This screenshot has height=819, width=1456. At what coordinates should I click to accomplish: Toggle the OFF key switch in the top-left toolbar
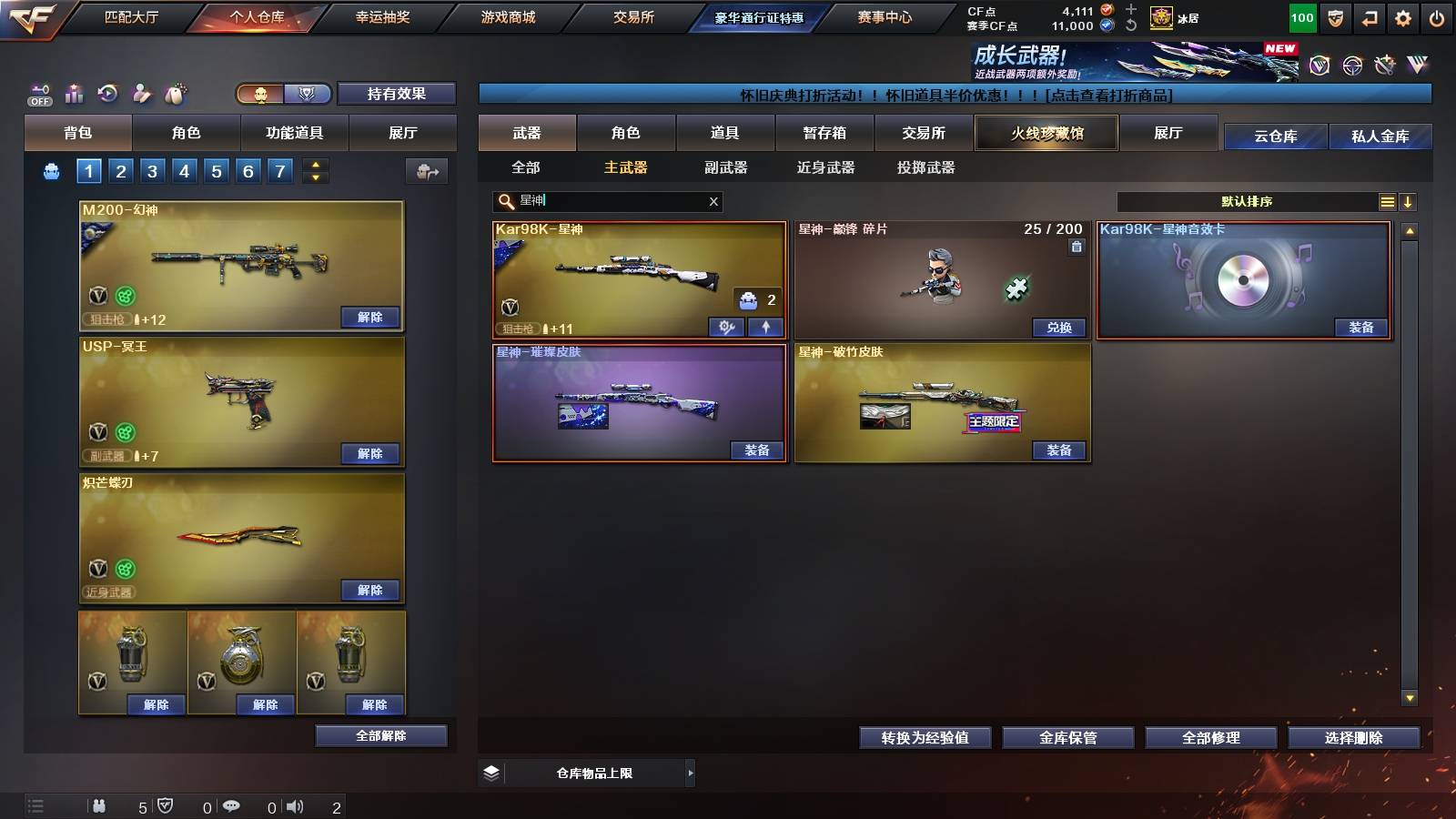(x=38, y=93)
